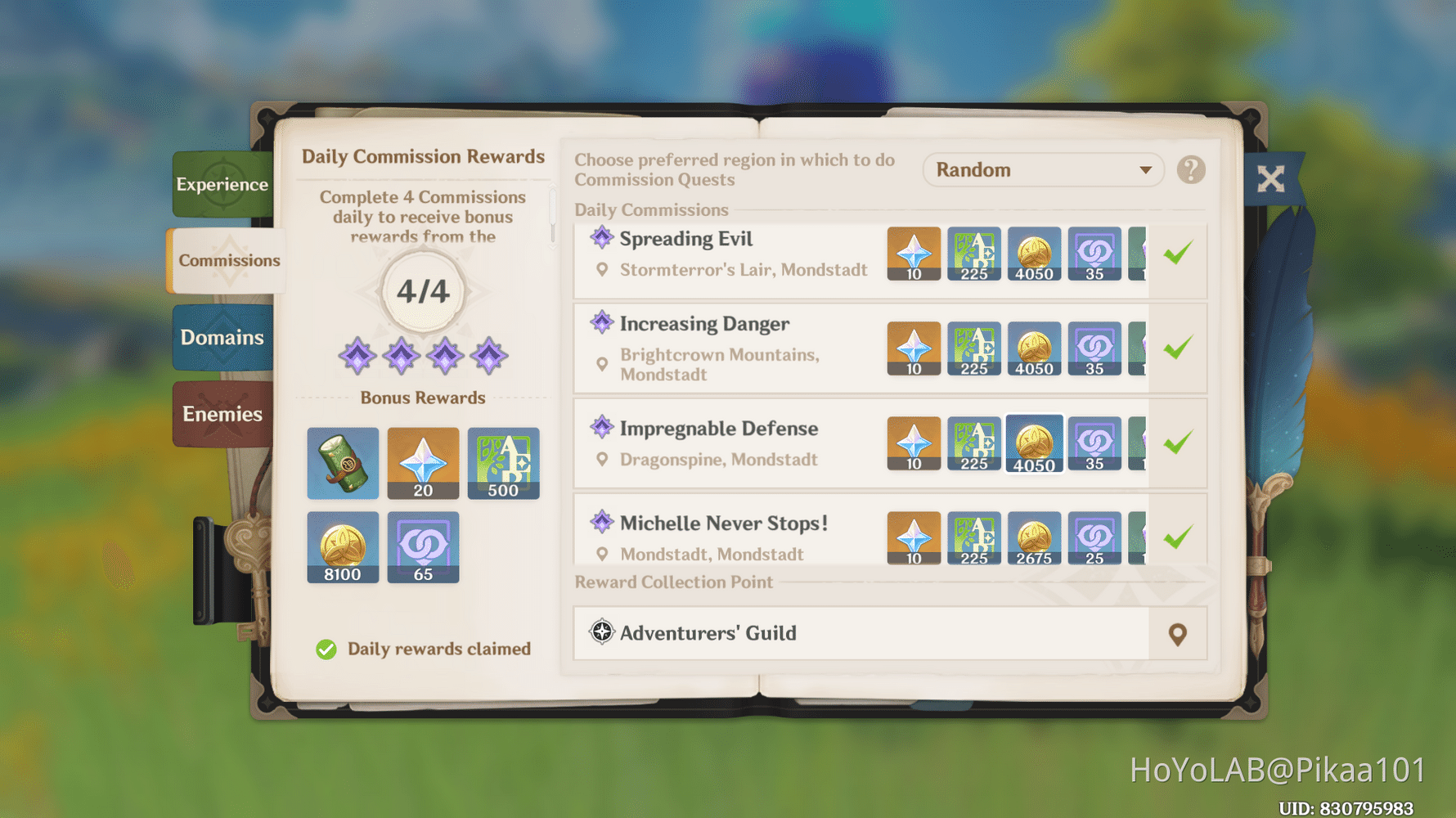Click the fourth commission progress star
This screenshot has height=818, width=1456.
pos(488,356)
